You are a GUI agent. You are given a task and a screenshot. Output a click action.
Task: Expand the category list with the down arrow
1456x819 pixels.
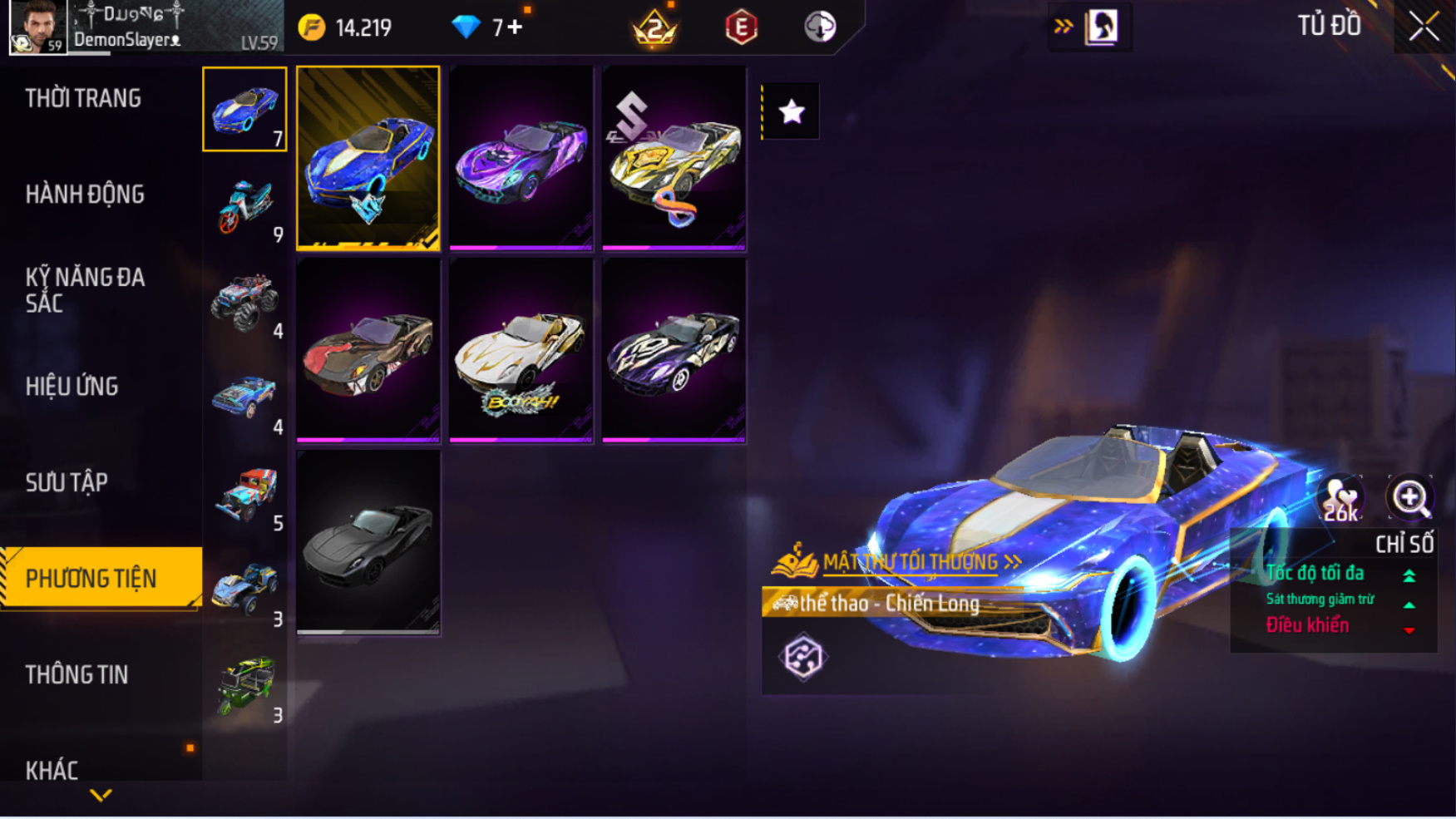pyautogui.click(x=101, y=796)
